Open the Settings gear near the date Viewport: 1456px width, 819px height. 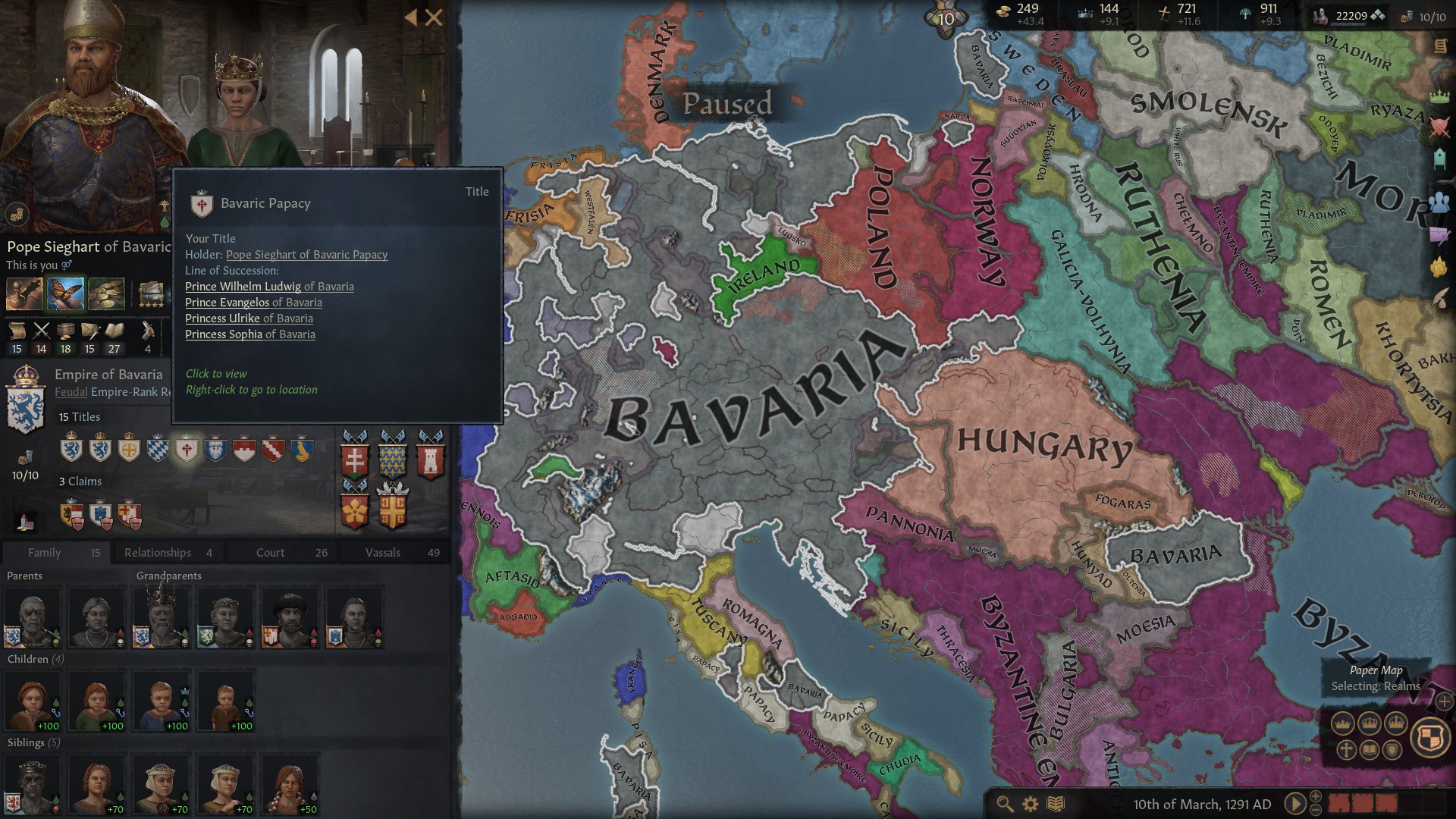click(1029, 805)
